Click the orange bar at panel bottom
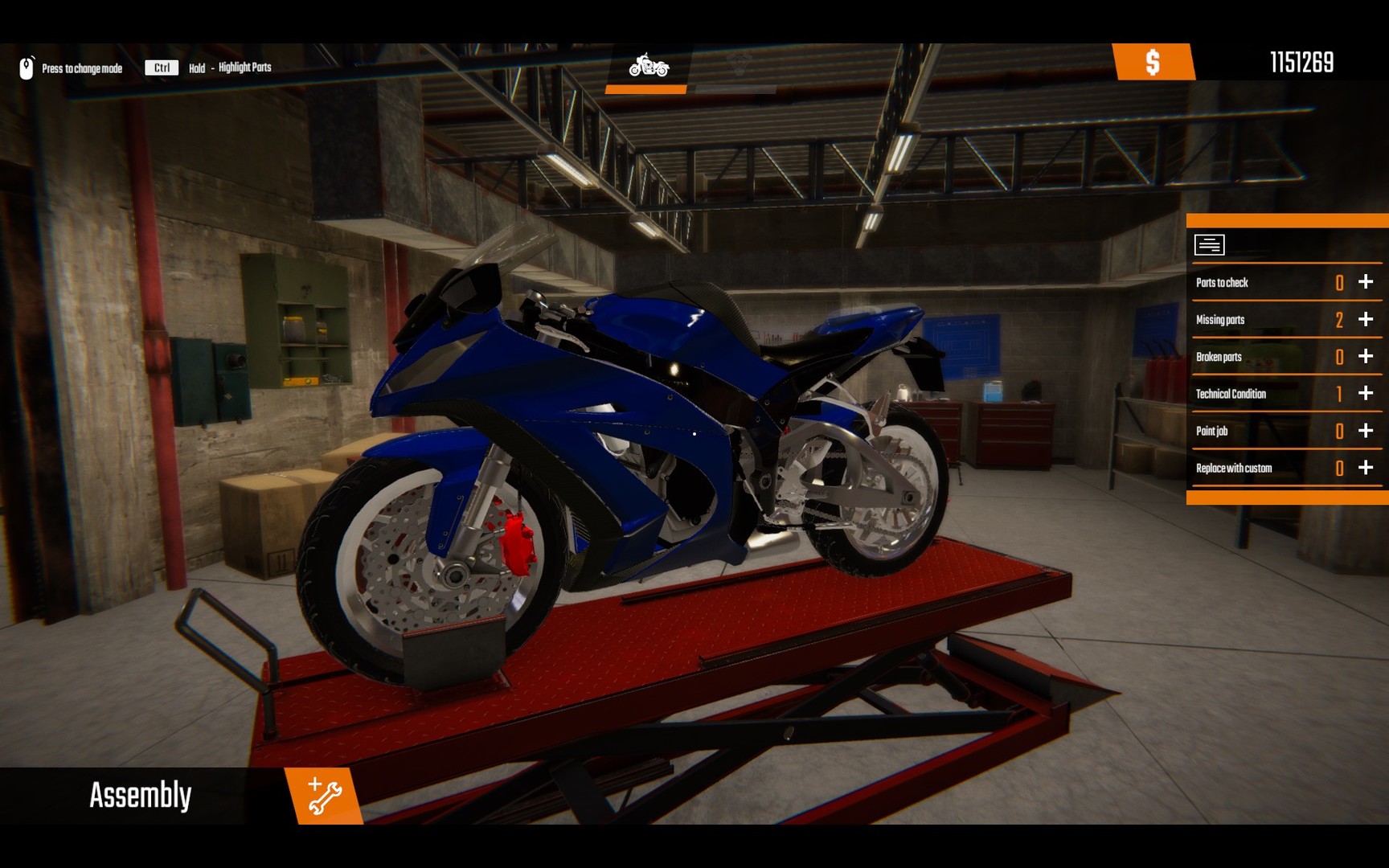 pyautogui.click(x=1286, y=497)
